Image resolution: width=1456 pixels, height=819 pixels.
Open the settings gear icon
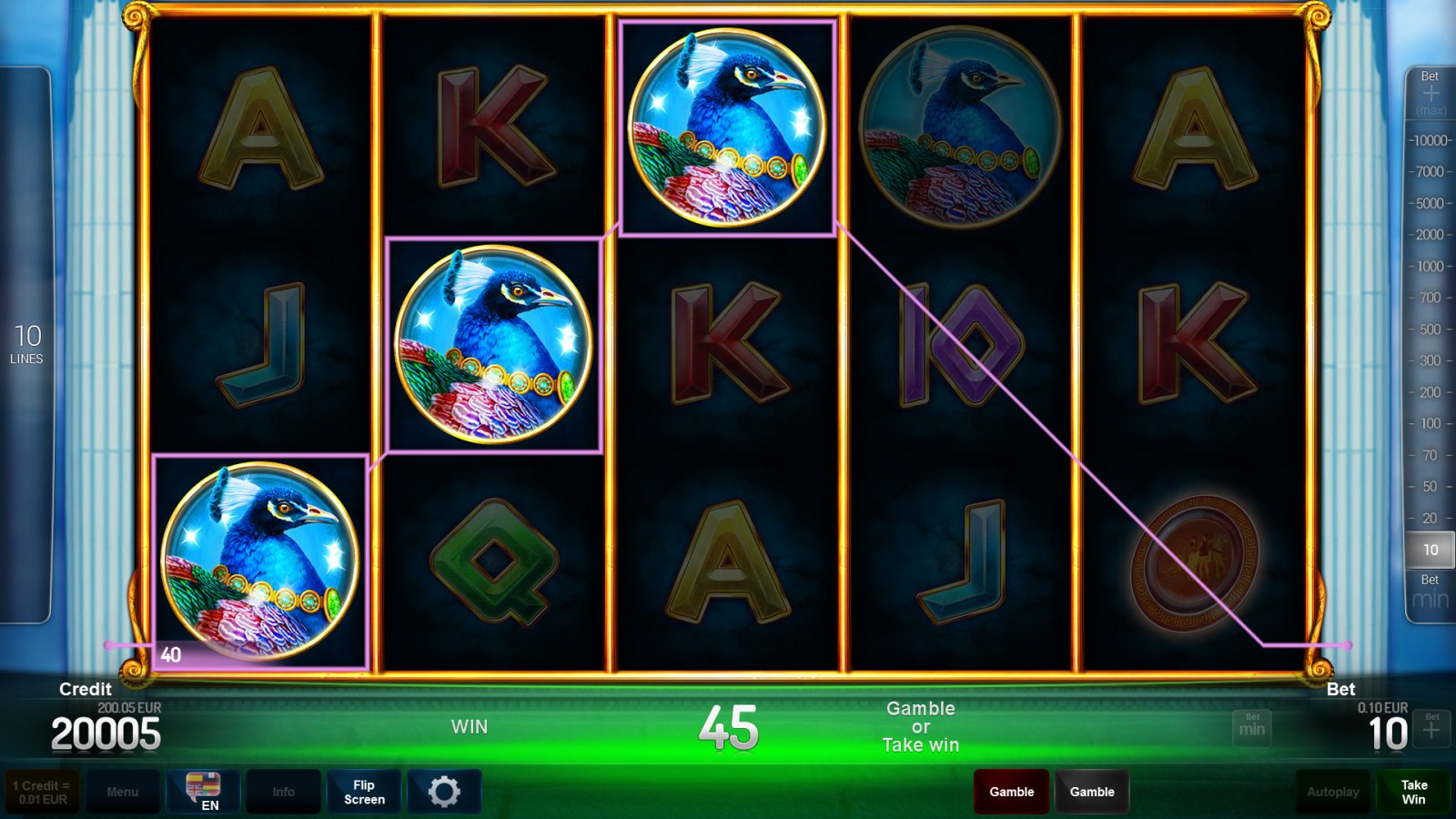tap(444, 791)
